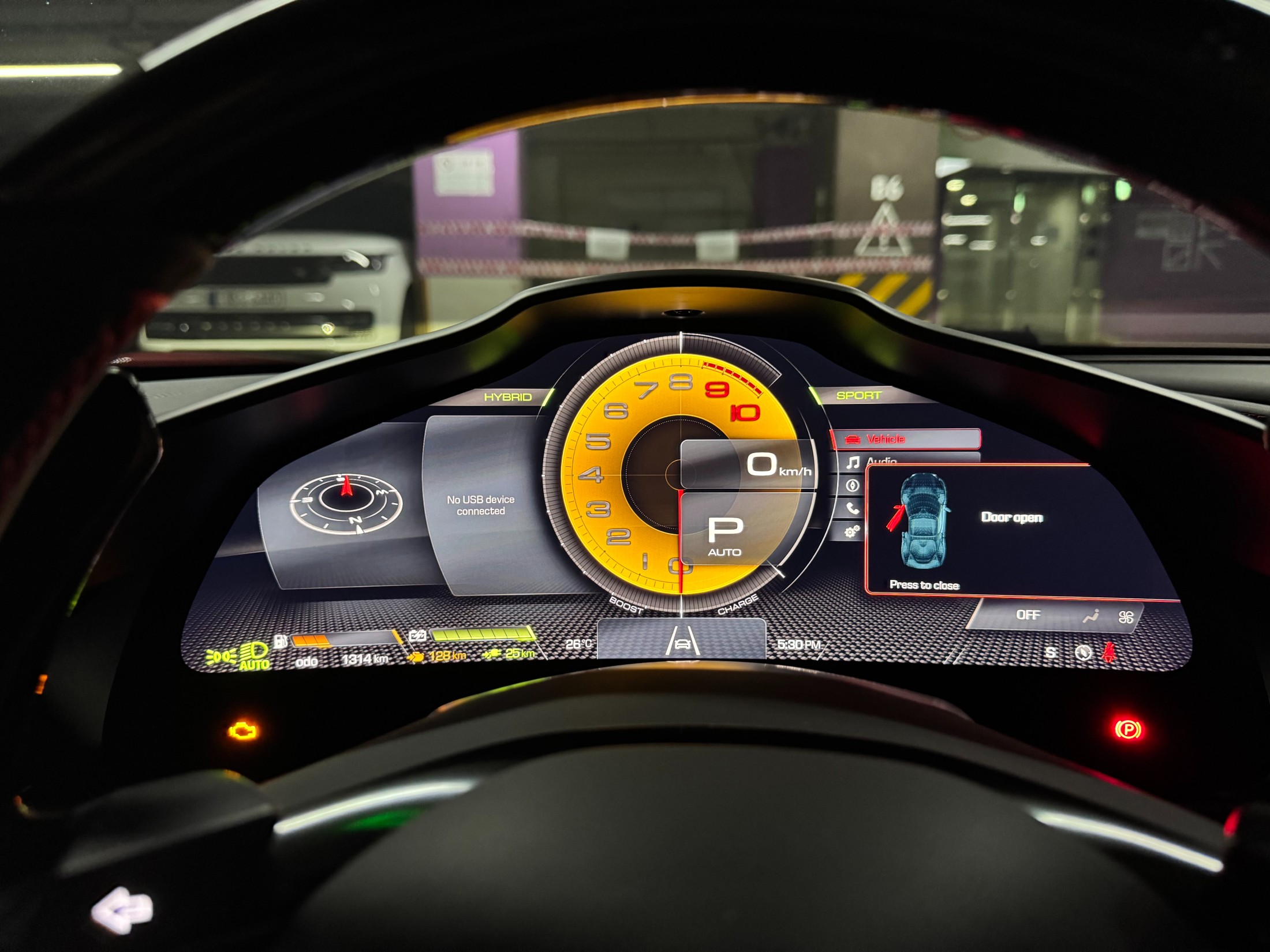Open the settings gears menu icon

(852, 531)
